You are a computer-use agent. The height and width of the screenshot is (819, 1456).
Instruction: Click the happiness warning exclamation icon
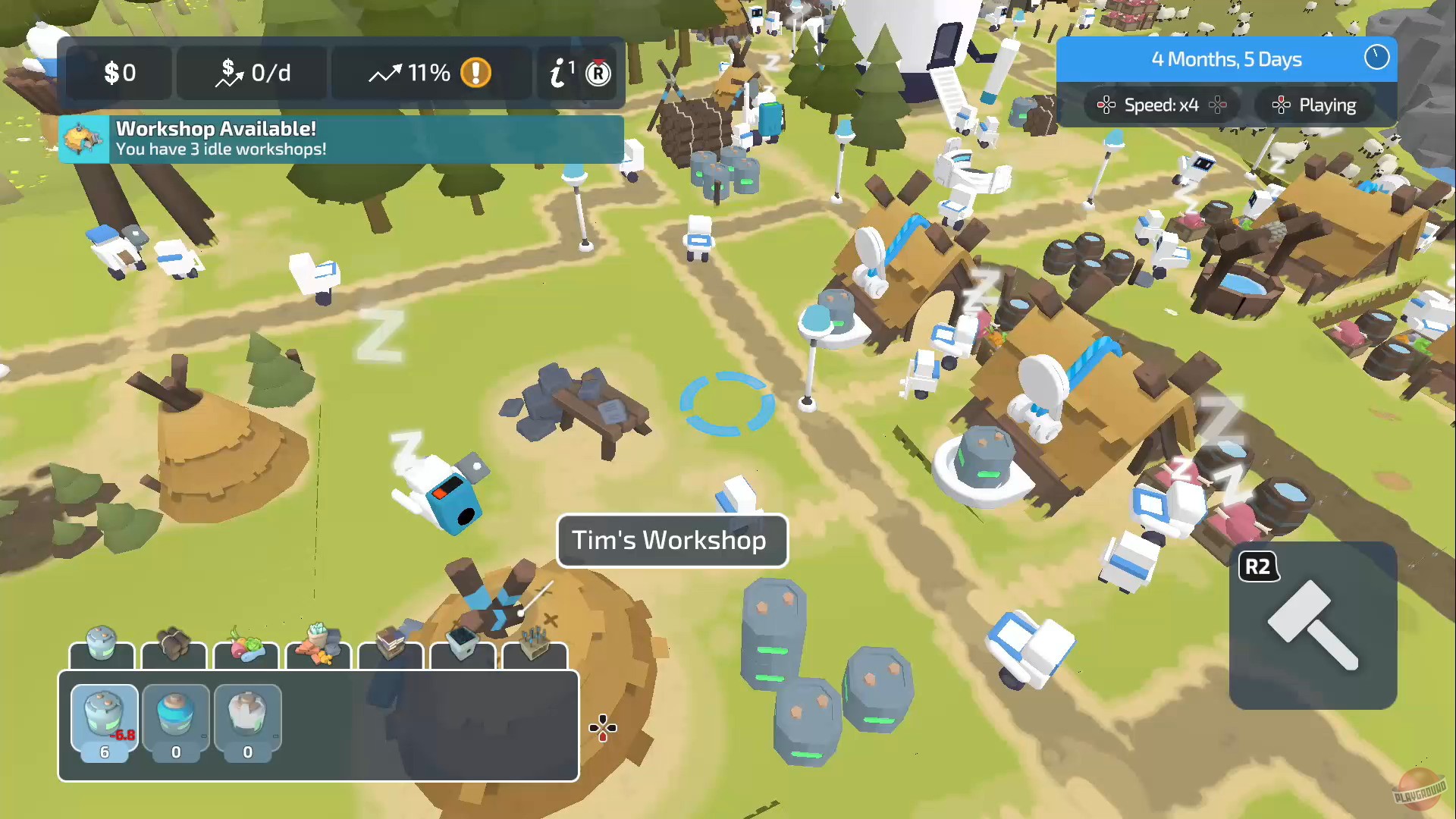(475, 73)
